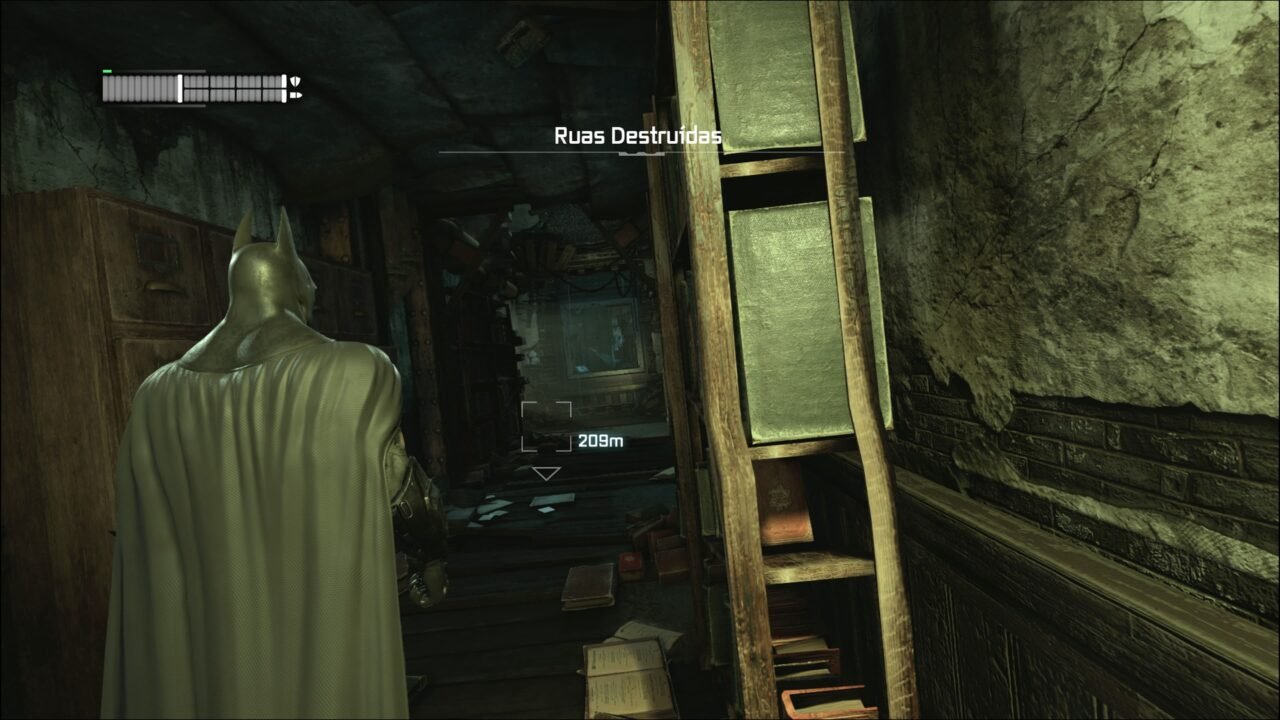Click the green XP notch on the experience bar
This screenshot has width=1280, height=720.
[x=107, y=72]
